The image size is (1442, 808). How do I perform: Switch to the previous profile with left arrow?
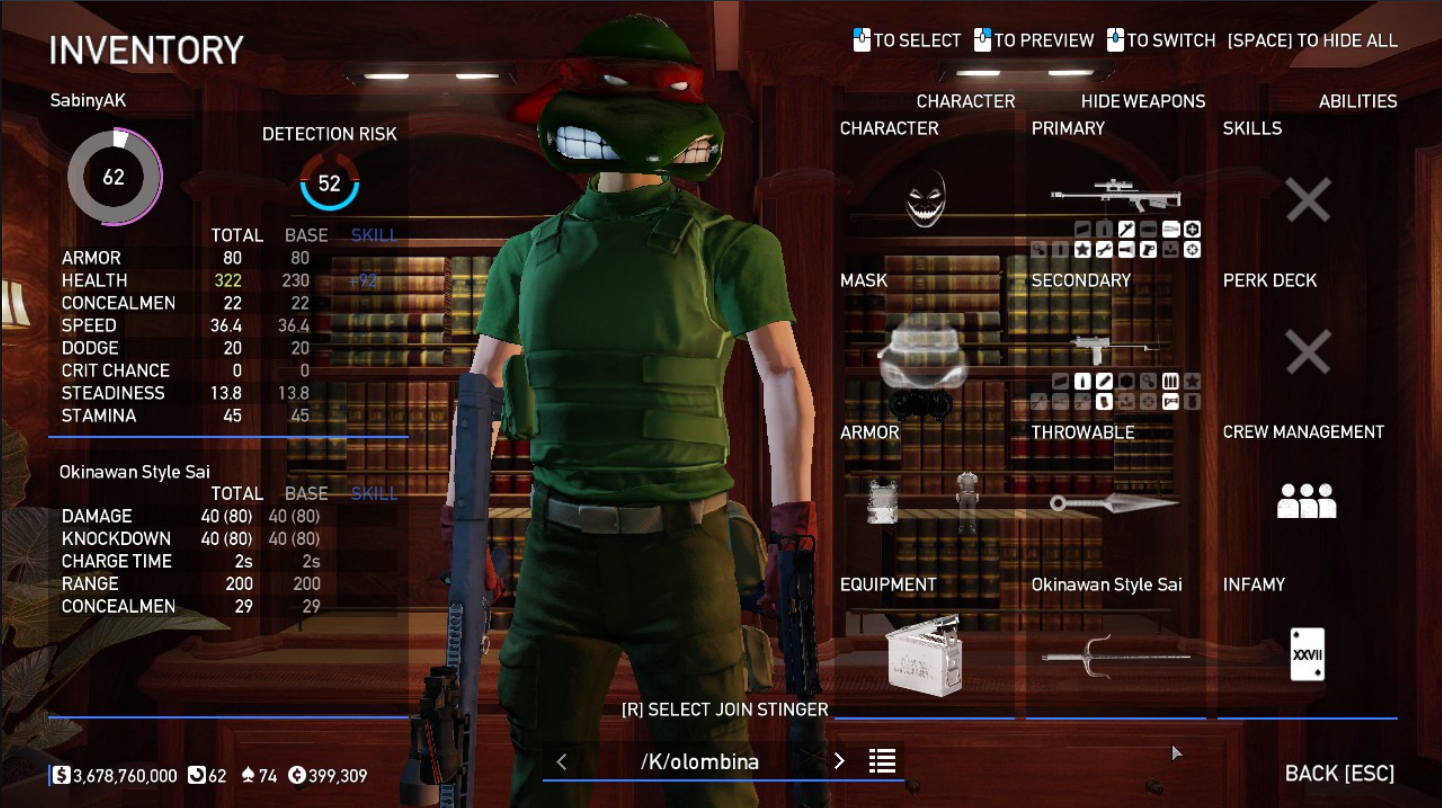(x=561, y=762)
